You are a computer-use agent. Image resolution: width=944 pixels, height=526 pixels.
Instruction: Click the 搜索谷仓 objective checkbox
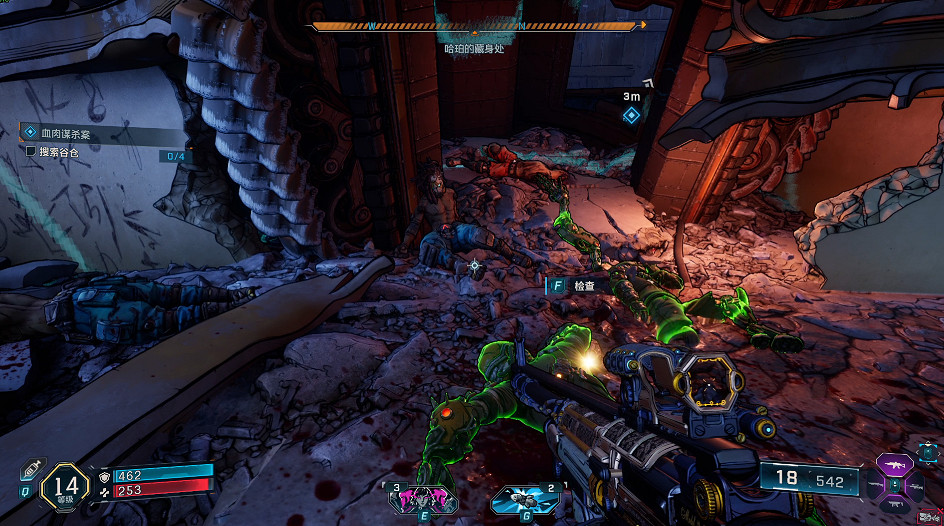coord(30,152)
